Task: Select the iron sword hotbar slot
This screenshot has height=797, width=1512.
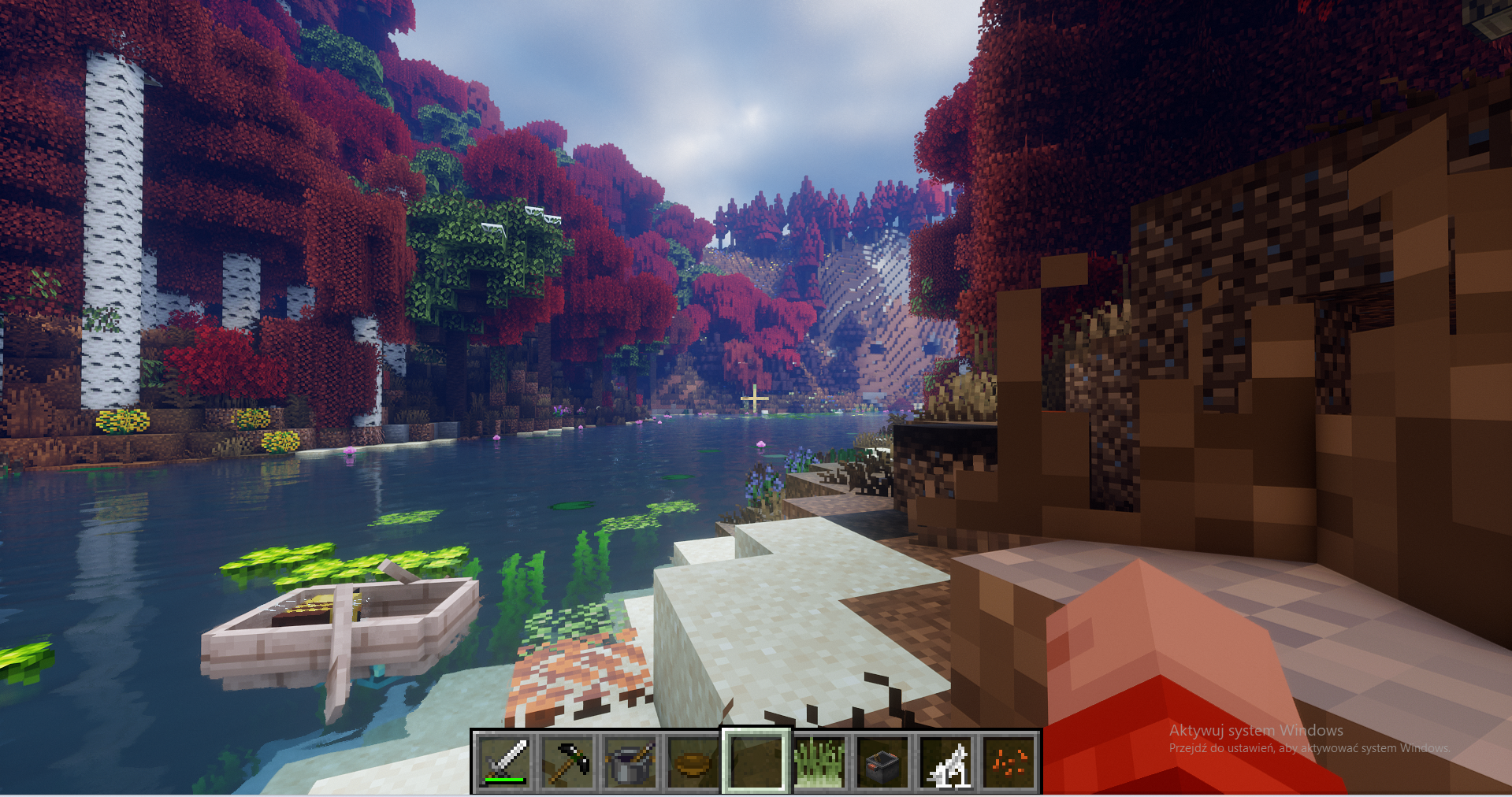Action: pyautogui.click(x=505, y=762)
